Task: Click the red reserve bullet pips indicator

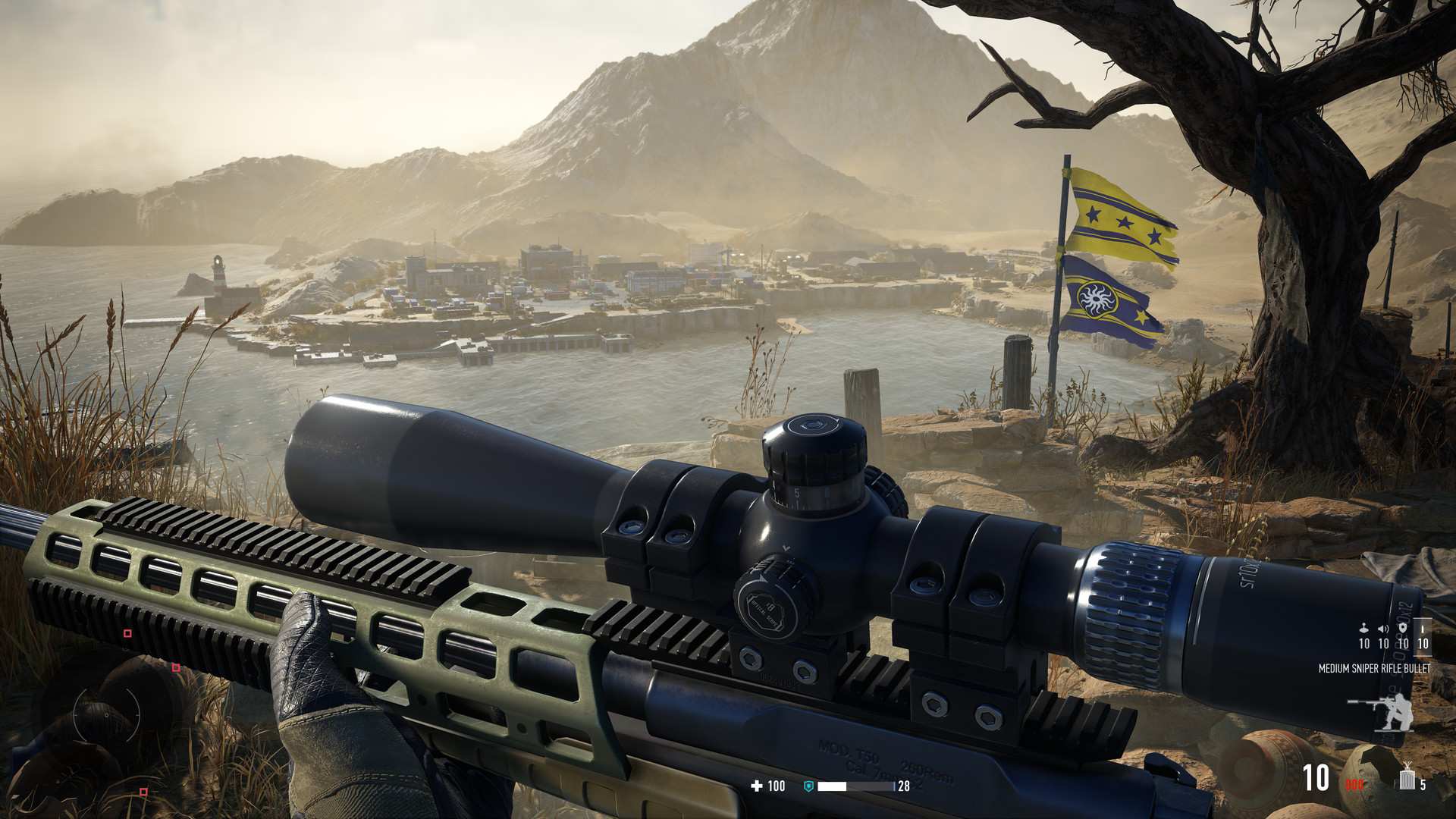Action: (1354, 783)
